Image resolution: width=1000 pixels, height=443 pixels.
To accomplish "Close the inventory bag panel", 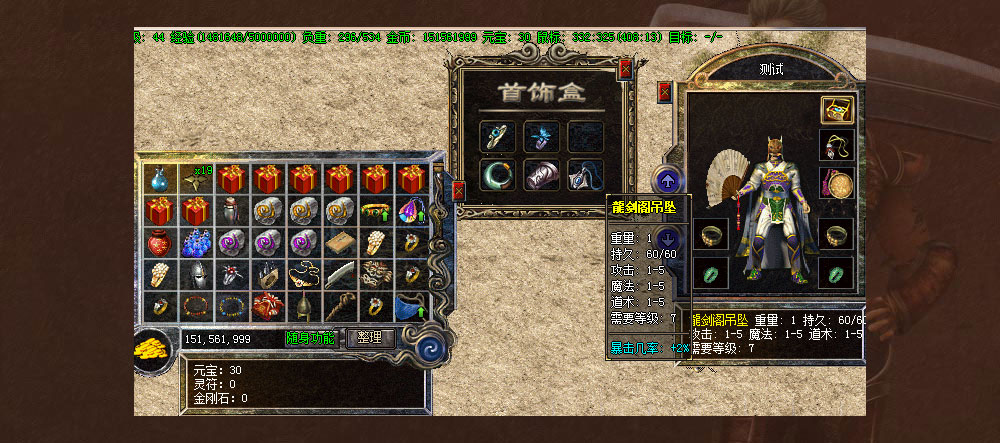I will coord(458,190).
